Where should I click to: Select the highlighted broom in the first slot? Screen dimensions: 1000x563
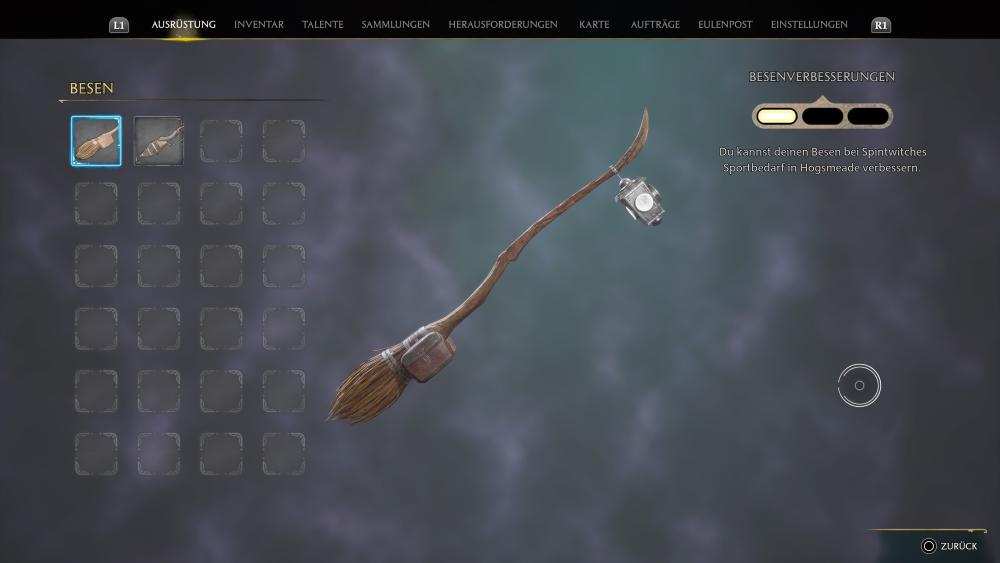click(x=96, y=141)
